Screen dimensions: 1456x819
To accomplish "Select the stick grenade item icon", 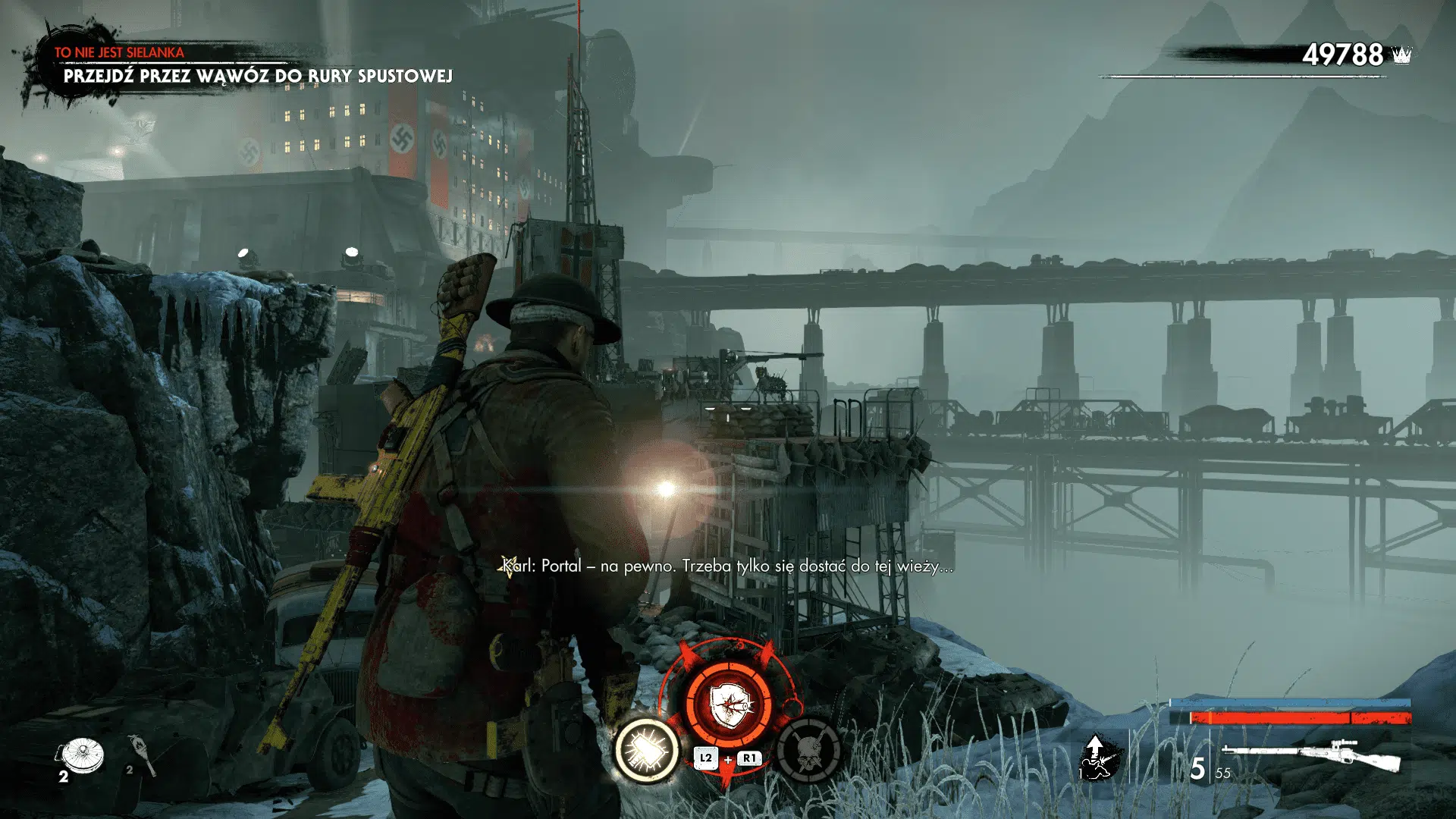I will [x=143, y=755].
